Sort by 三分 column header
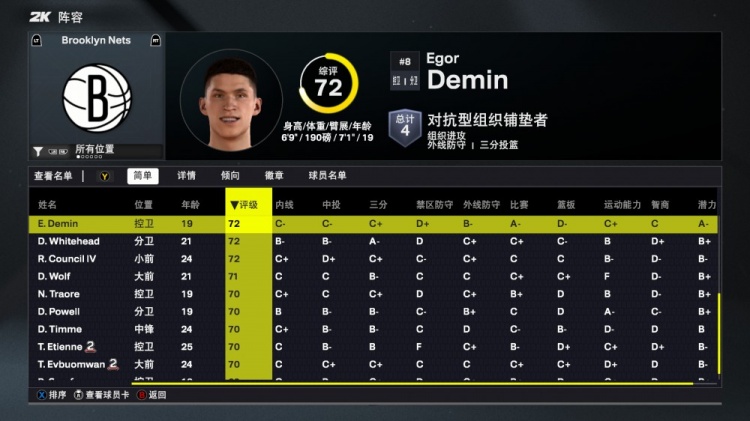 [x=378, y=205]
